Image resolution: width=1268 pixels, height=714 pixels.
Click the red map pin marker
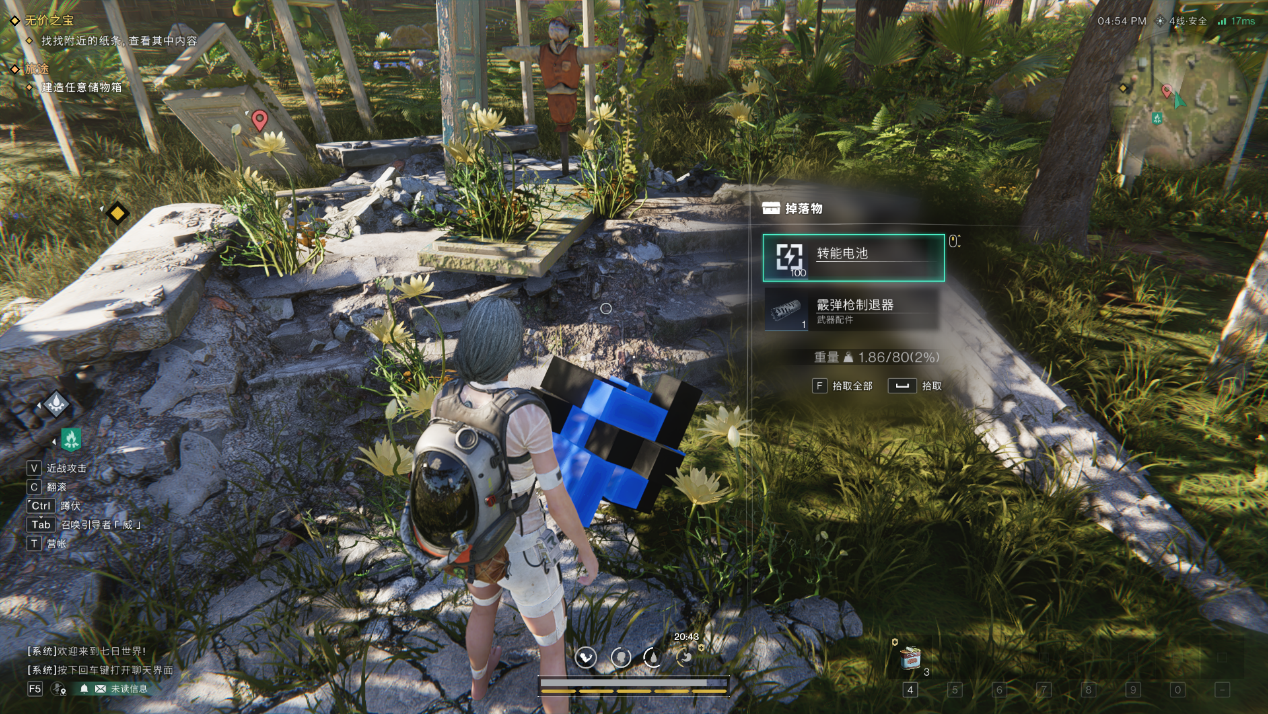click(260, 121)
